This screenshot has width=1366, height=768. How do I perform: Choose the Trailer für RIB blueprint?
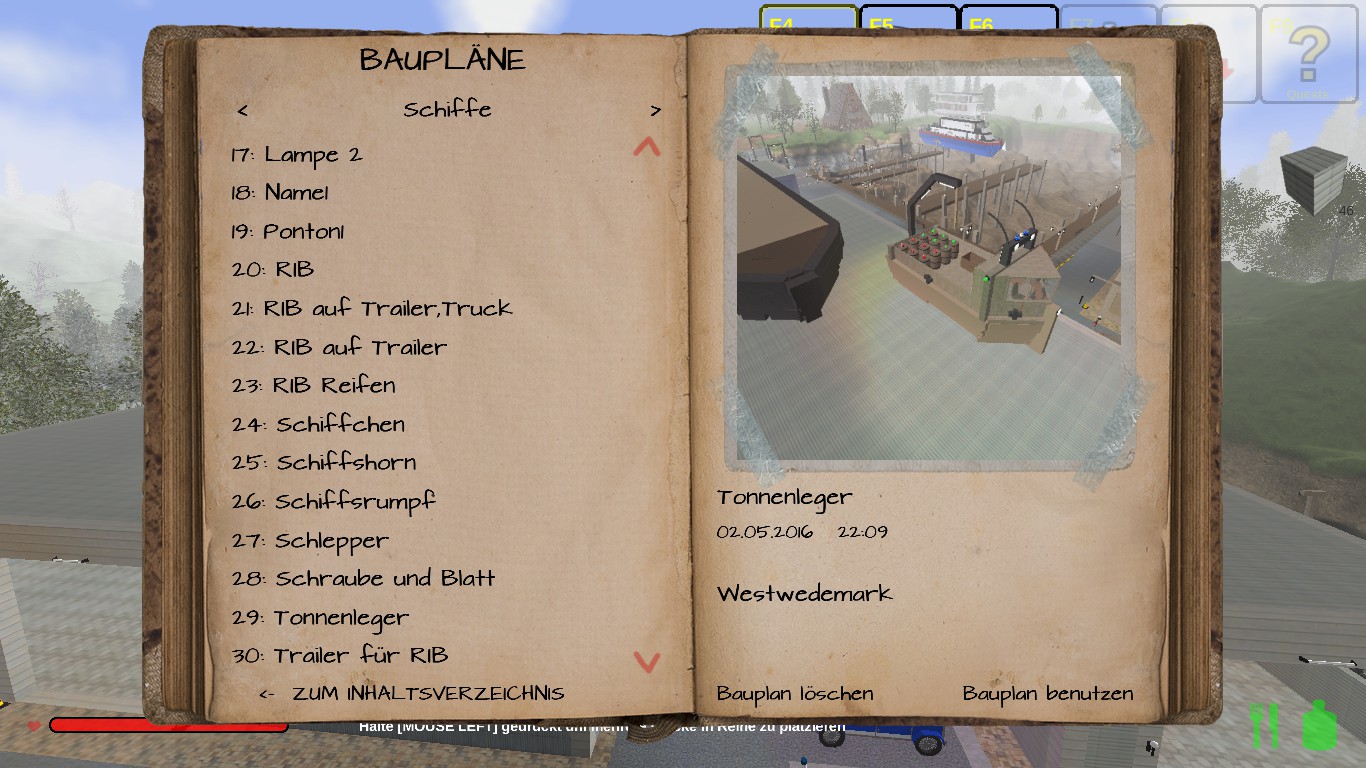click(340, 656)
